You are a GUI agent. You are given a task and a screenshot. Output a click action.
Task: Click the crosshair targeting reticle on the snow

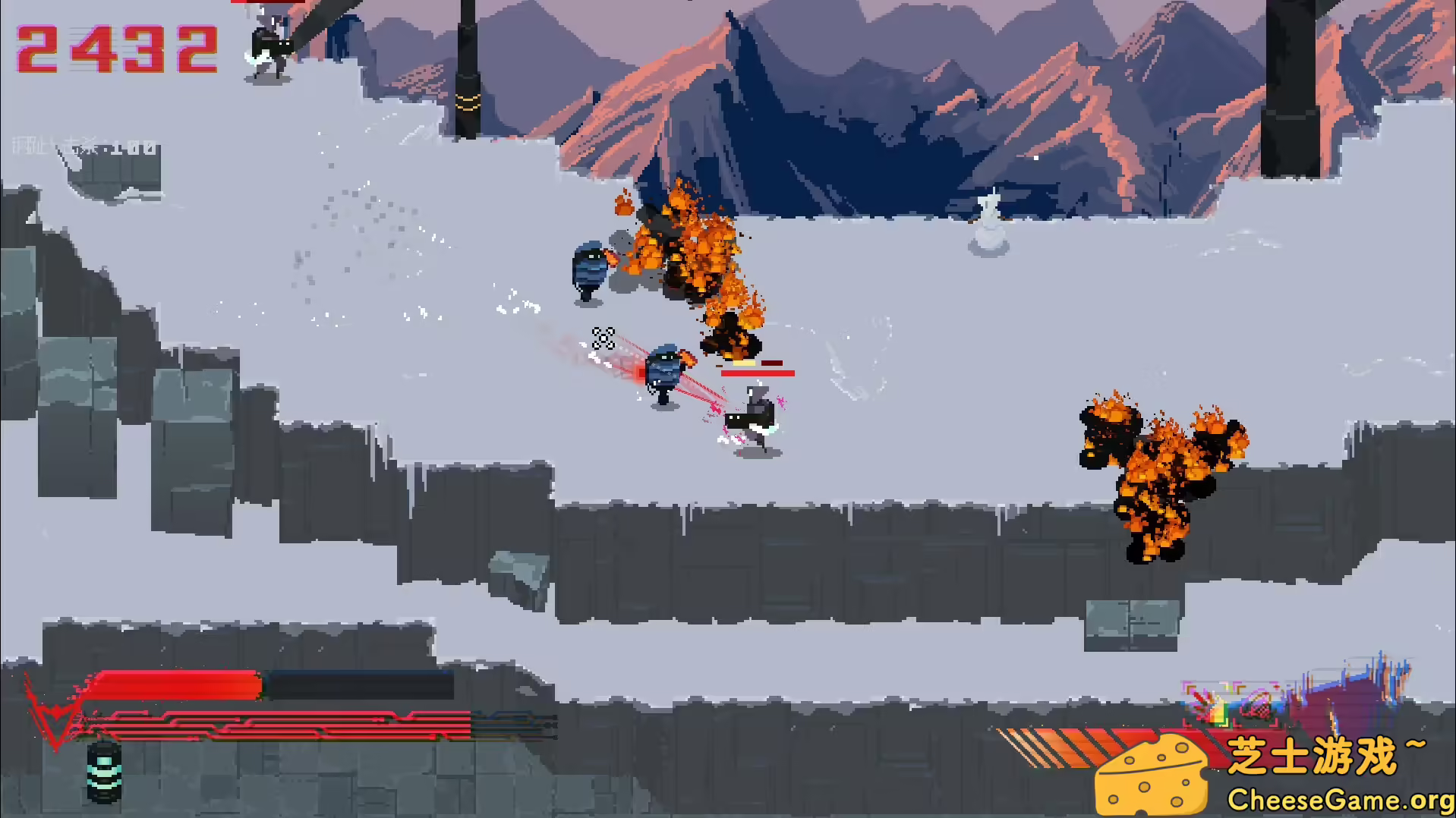click(x=601, y=338)
